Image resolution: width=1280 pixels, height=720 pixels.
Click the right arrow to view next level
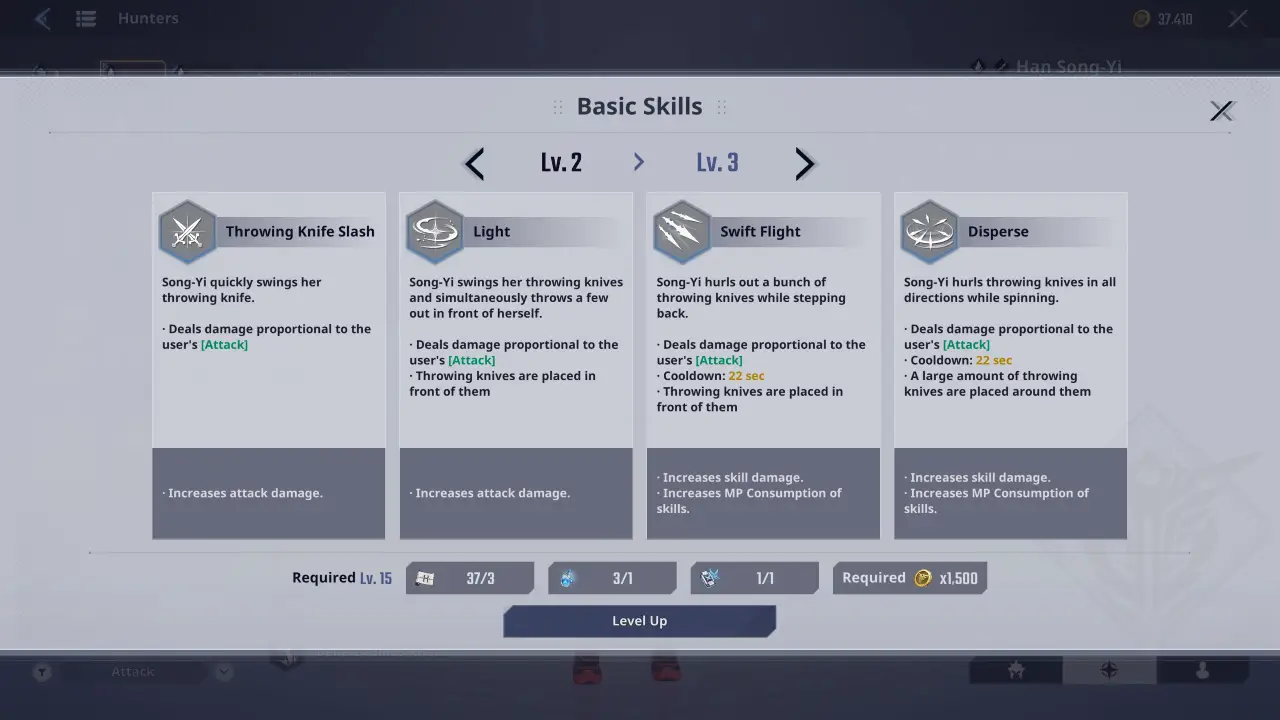tap(805, 163)
